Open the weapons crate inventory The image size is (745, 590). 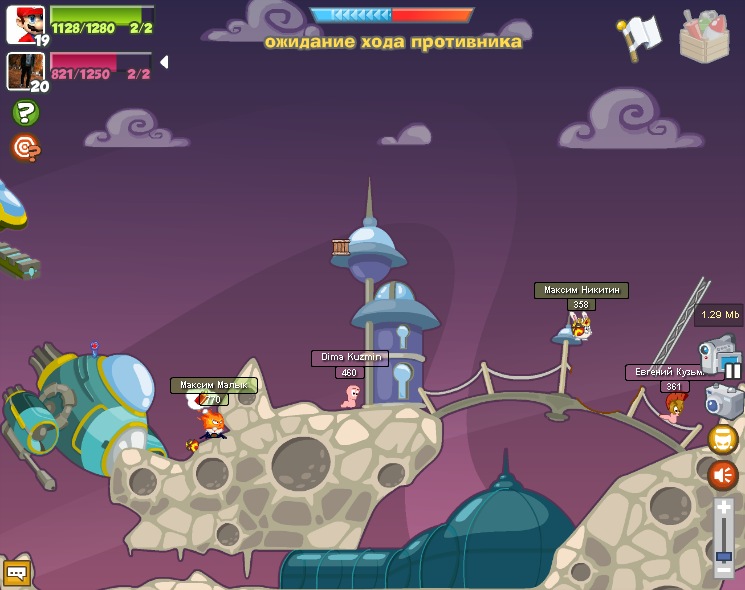coord(704,36)
